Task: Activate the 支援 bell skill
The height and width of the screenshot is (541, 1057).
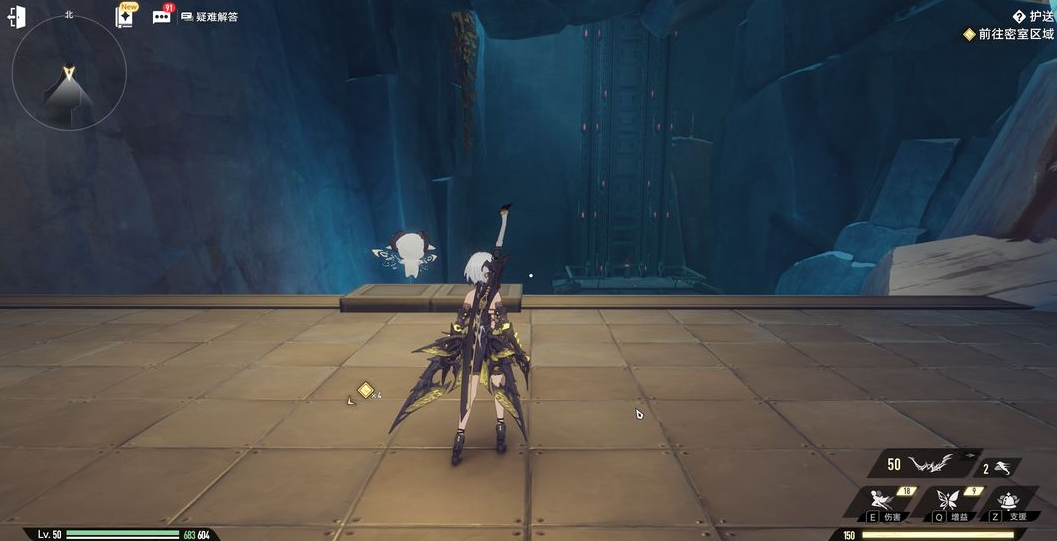Action: [1009, 502]
